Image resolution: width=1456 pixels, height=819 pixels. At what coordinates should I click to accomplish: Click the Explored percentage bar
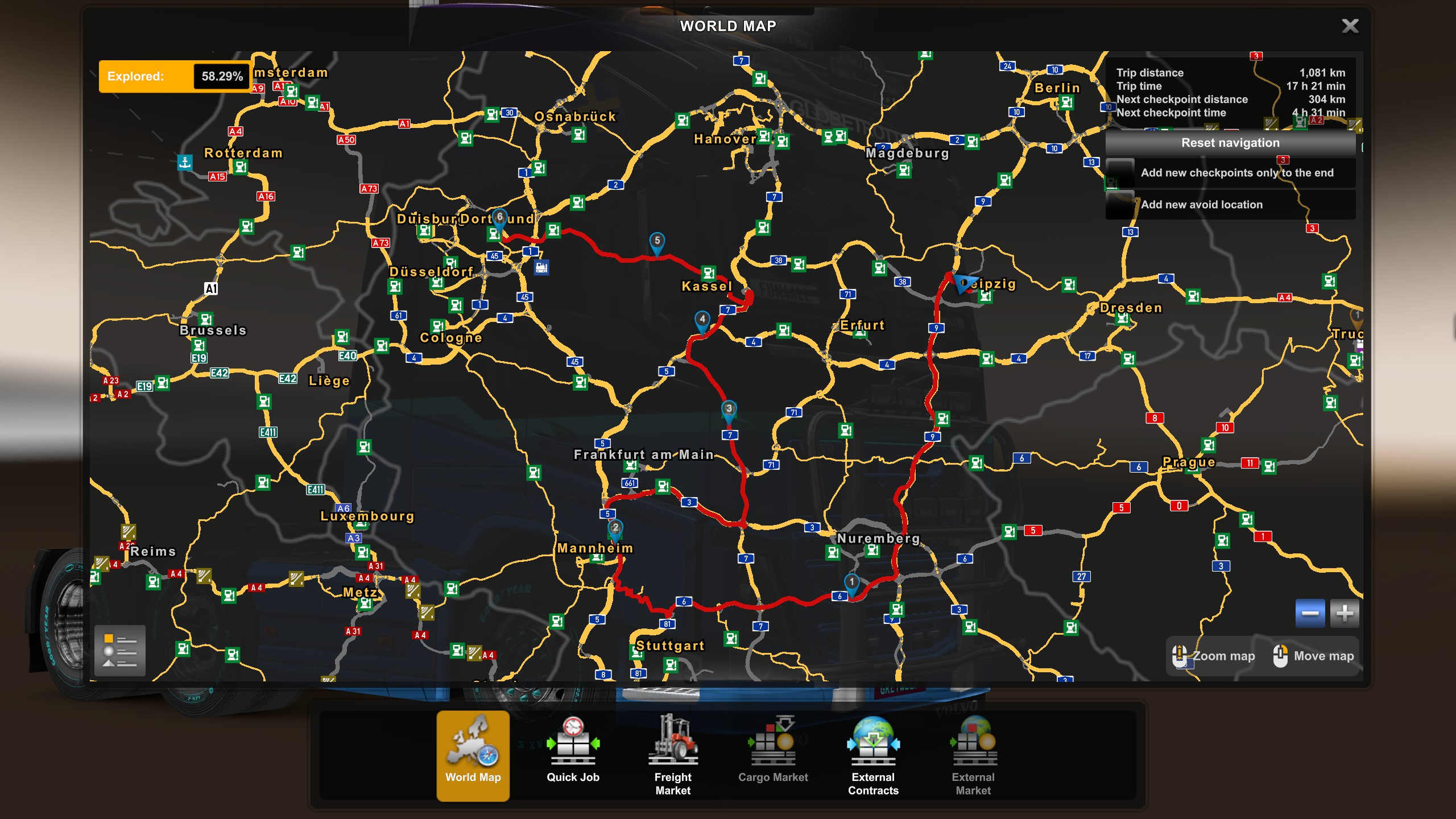point(174,75)
